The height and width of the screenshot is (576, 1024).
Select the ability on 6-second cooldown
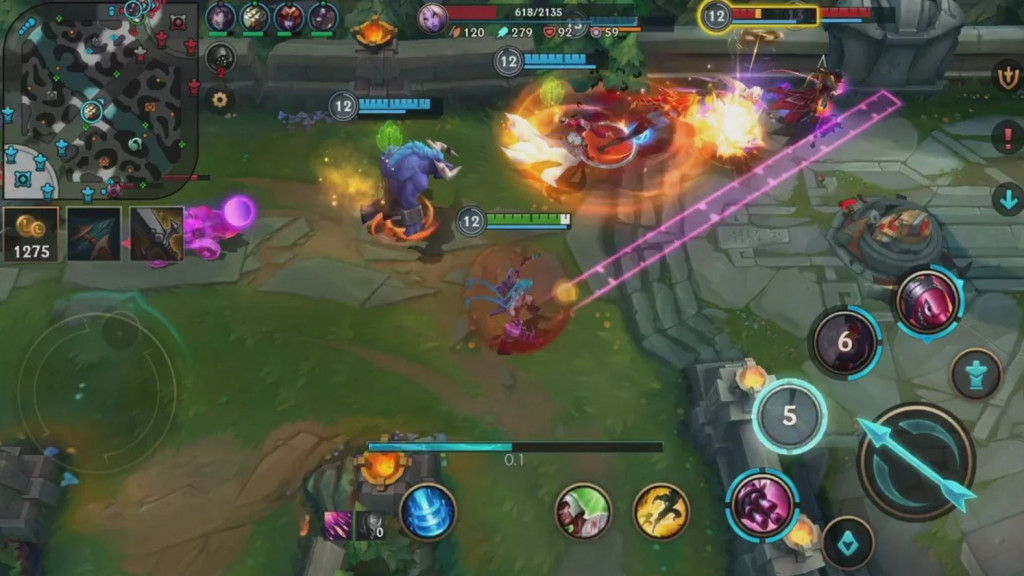tap(845, 343)
